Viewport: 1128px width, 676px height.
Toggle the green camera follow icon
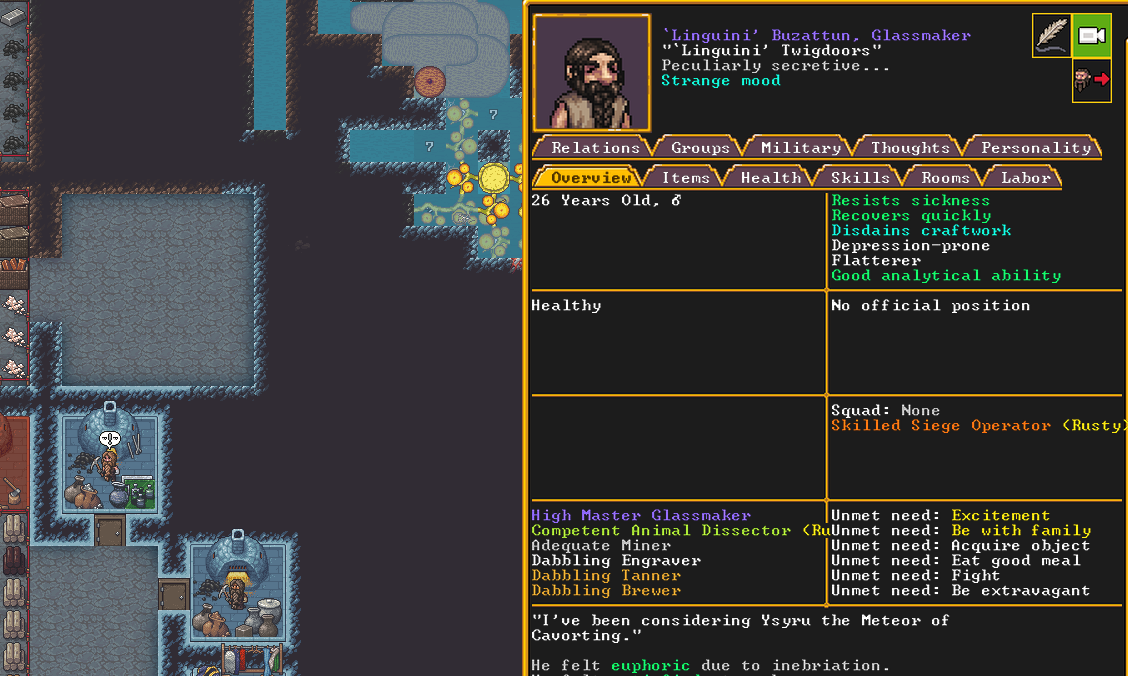pos(1091,36)
